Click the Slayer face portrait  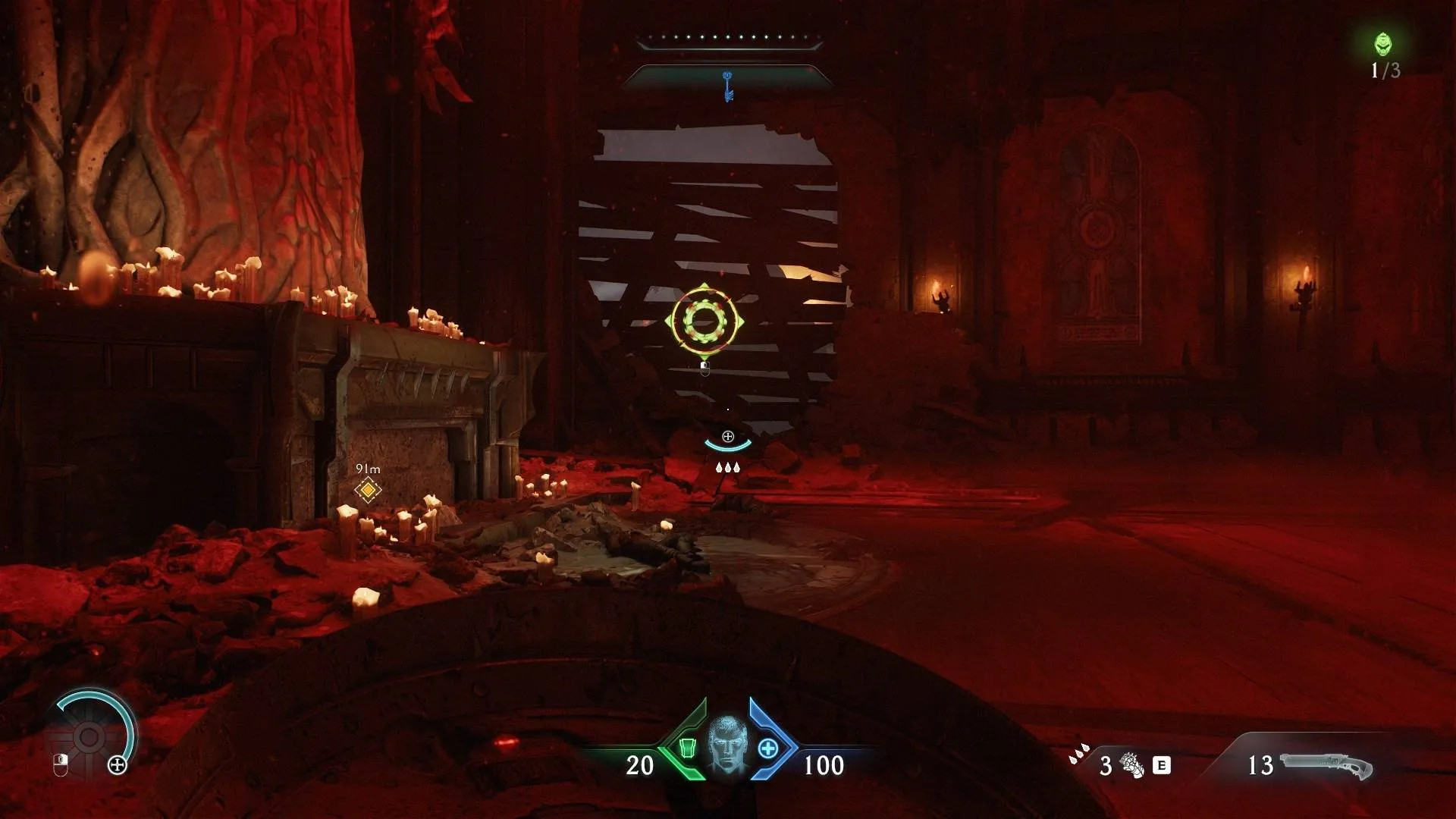726,745
